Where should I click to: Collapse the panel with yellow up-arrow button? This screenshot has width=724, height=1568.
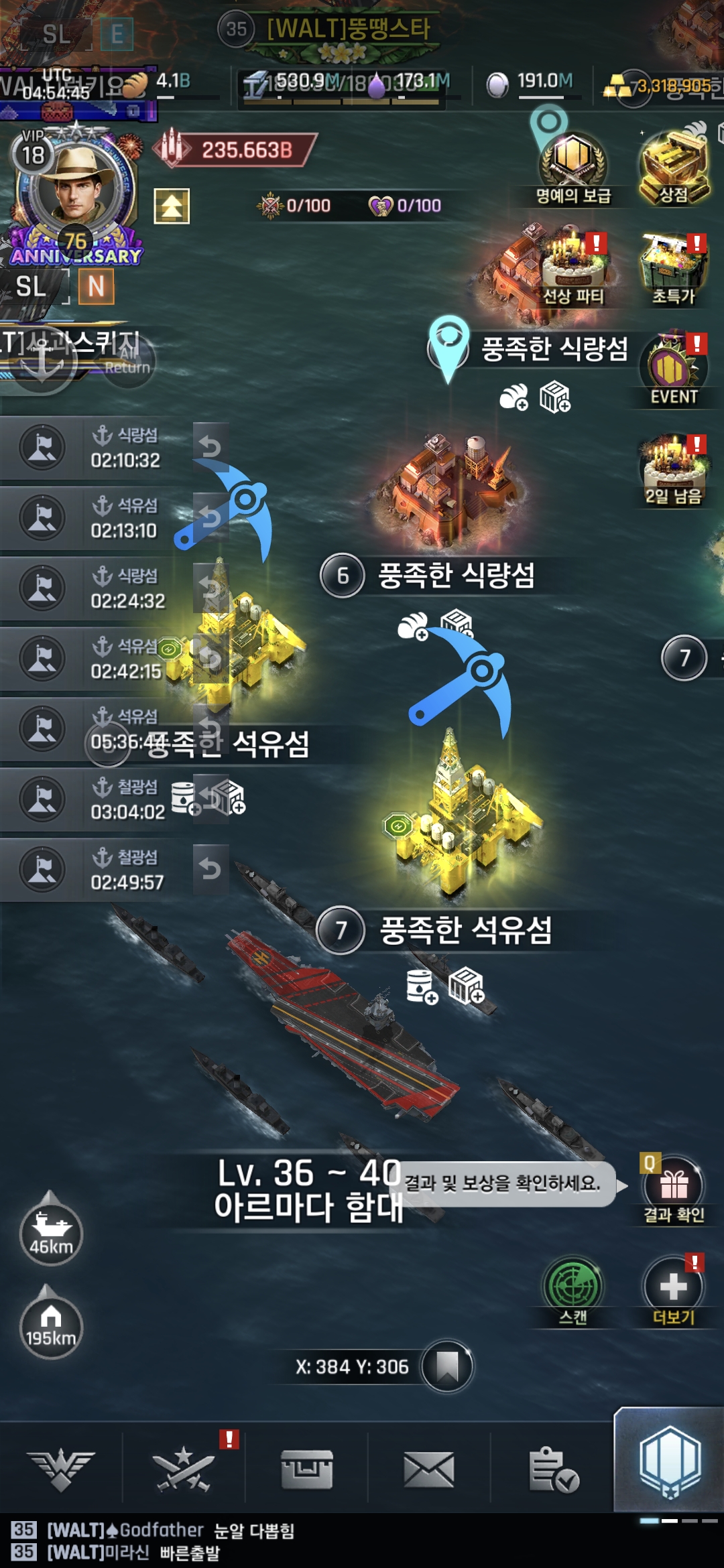pos(172,206)
